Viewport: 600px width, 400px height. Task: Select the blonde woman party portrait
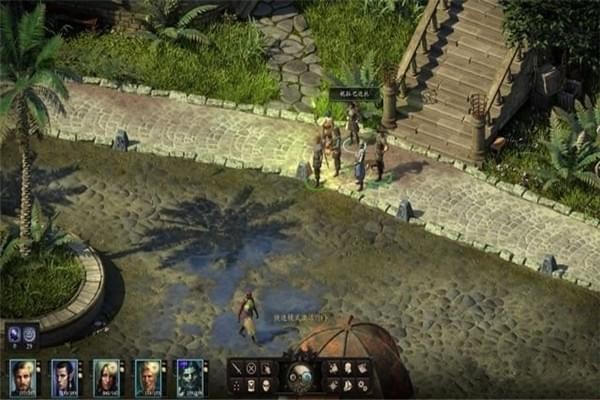point(106,377)
